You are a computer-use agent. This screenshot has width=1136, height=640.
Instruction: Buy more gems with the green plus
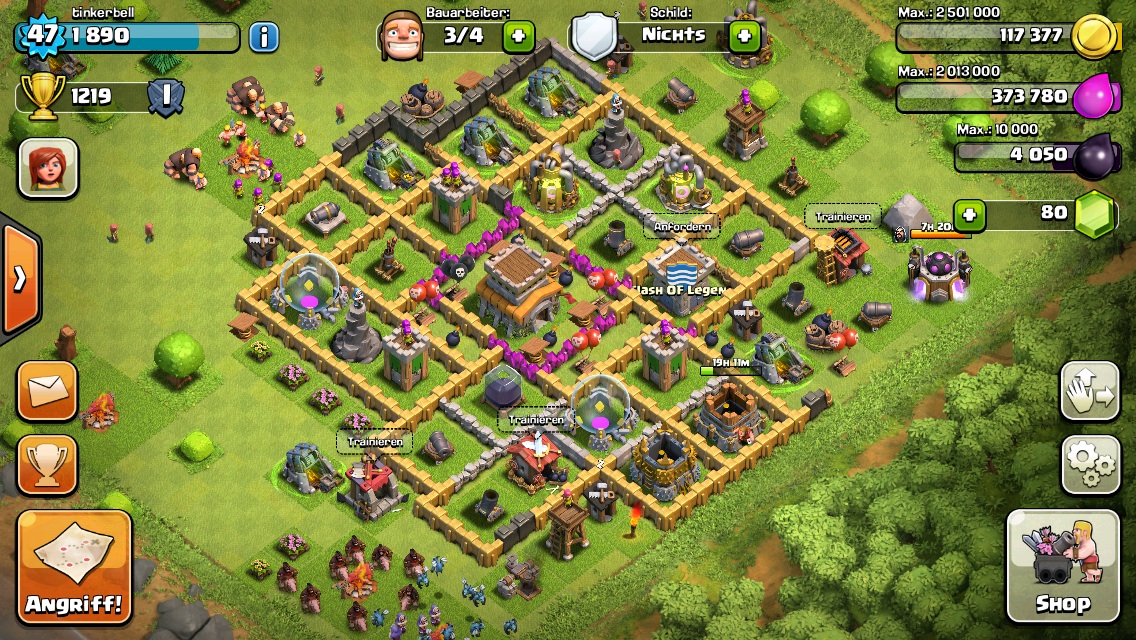pyautogui.click(x=968, y=214)
